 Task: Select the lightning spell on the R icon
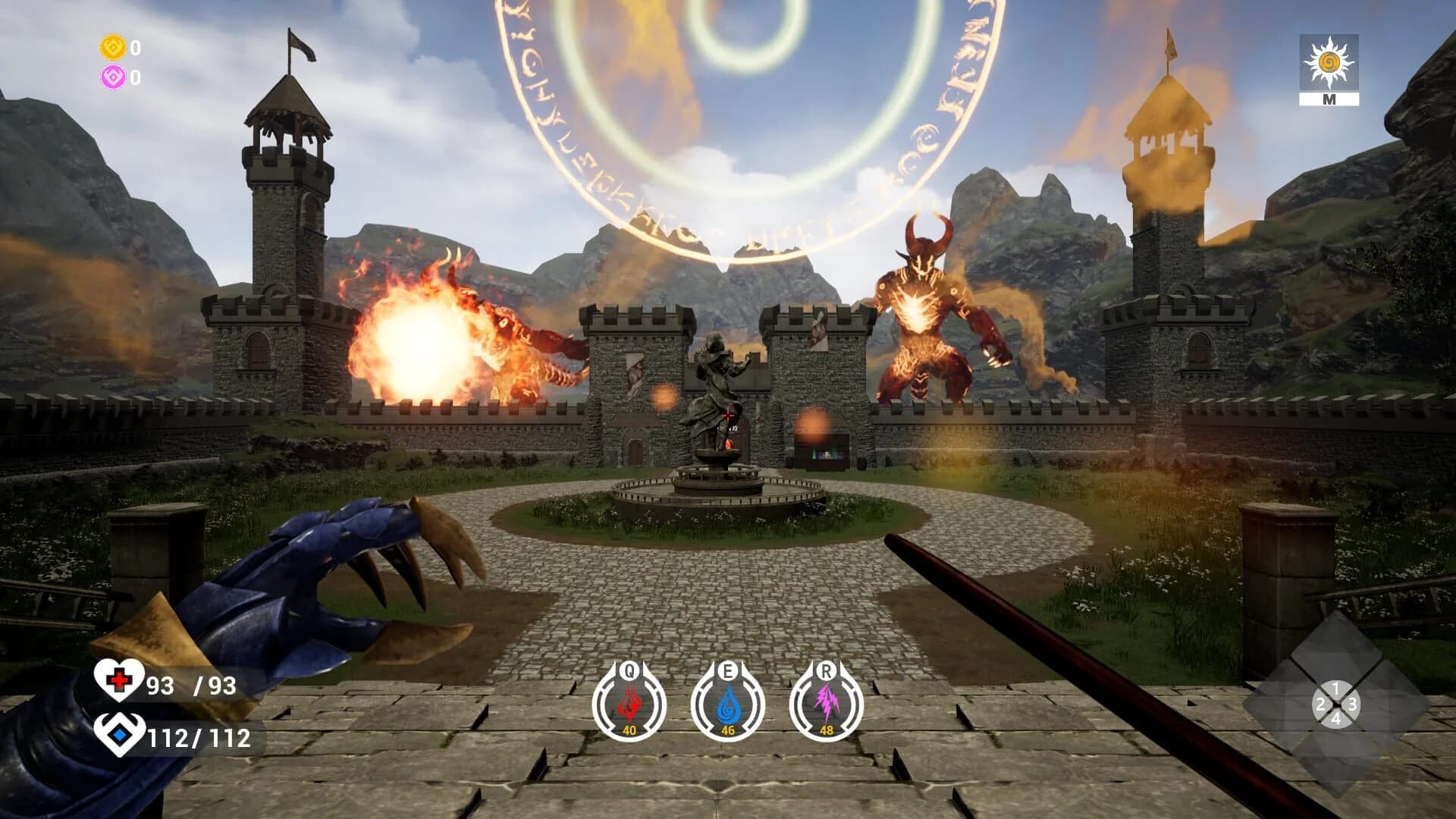[827, 704]
